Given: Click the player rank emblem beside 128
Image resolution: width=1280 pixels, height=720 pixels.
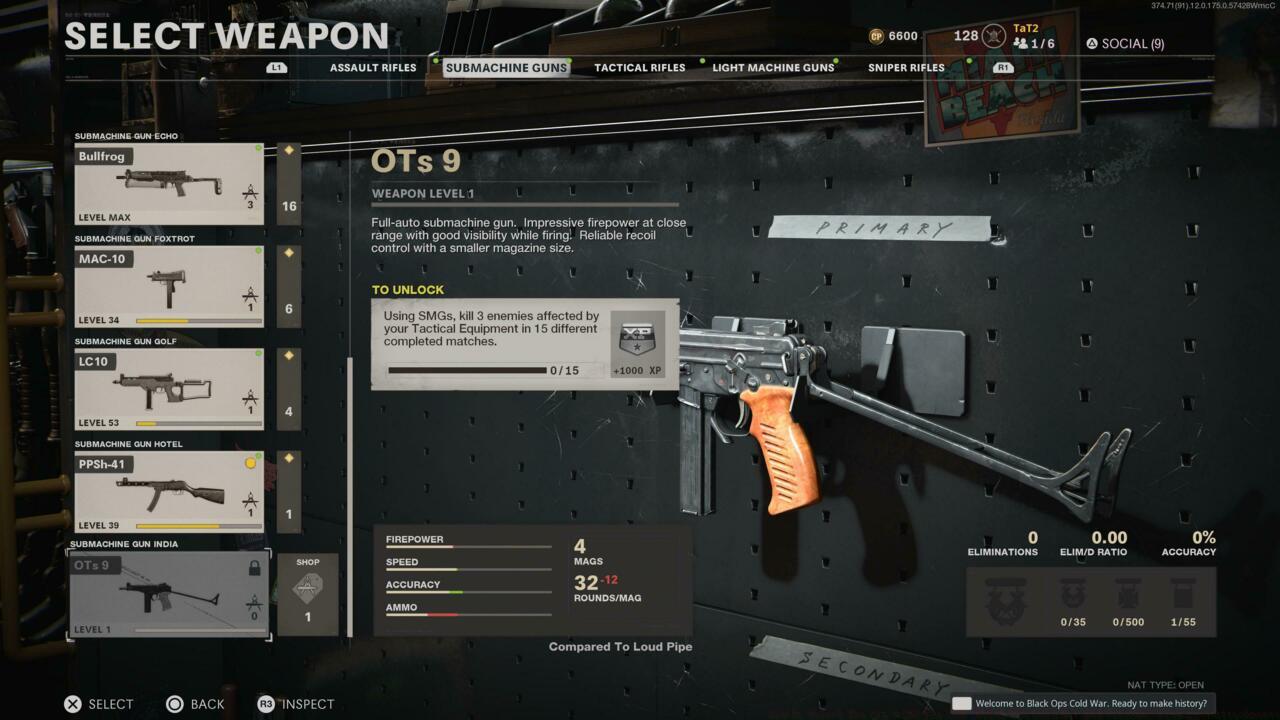Looking at the screenshot, I should (991, 35).
